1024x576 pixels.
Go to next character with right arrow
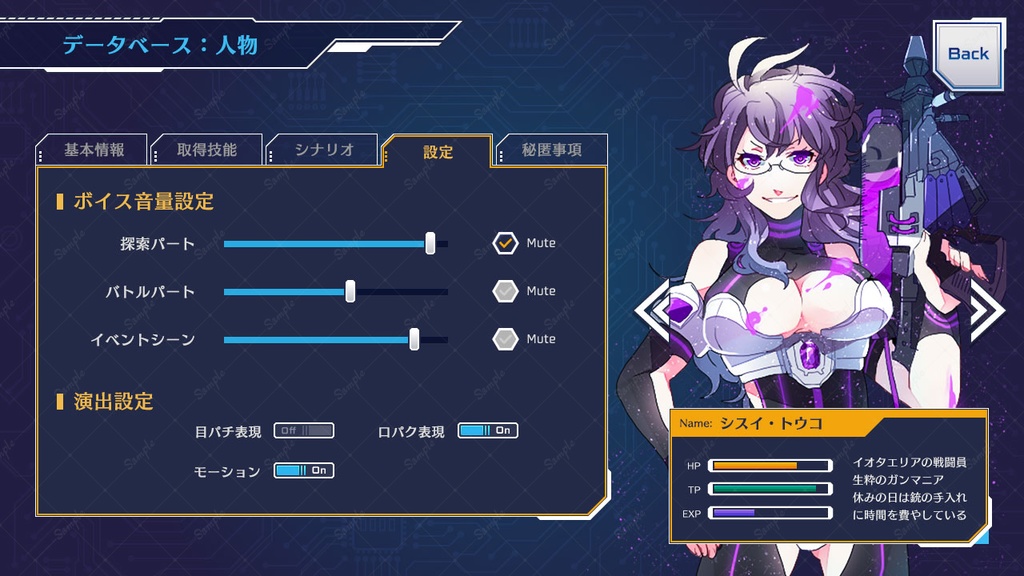pos(986,310)
